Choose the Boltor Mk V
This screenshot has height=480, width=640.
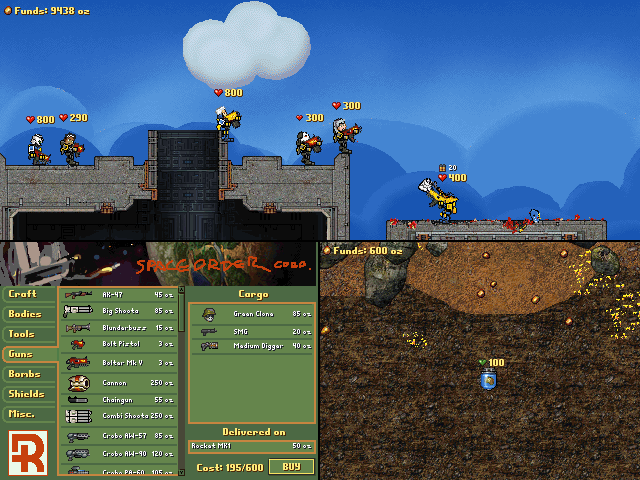pyautogui.click(x=120, y=362)
